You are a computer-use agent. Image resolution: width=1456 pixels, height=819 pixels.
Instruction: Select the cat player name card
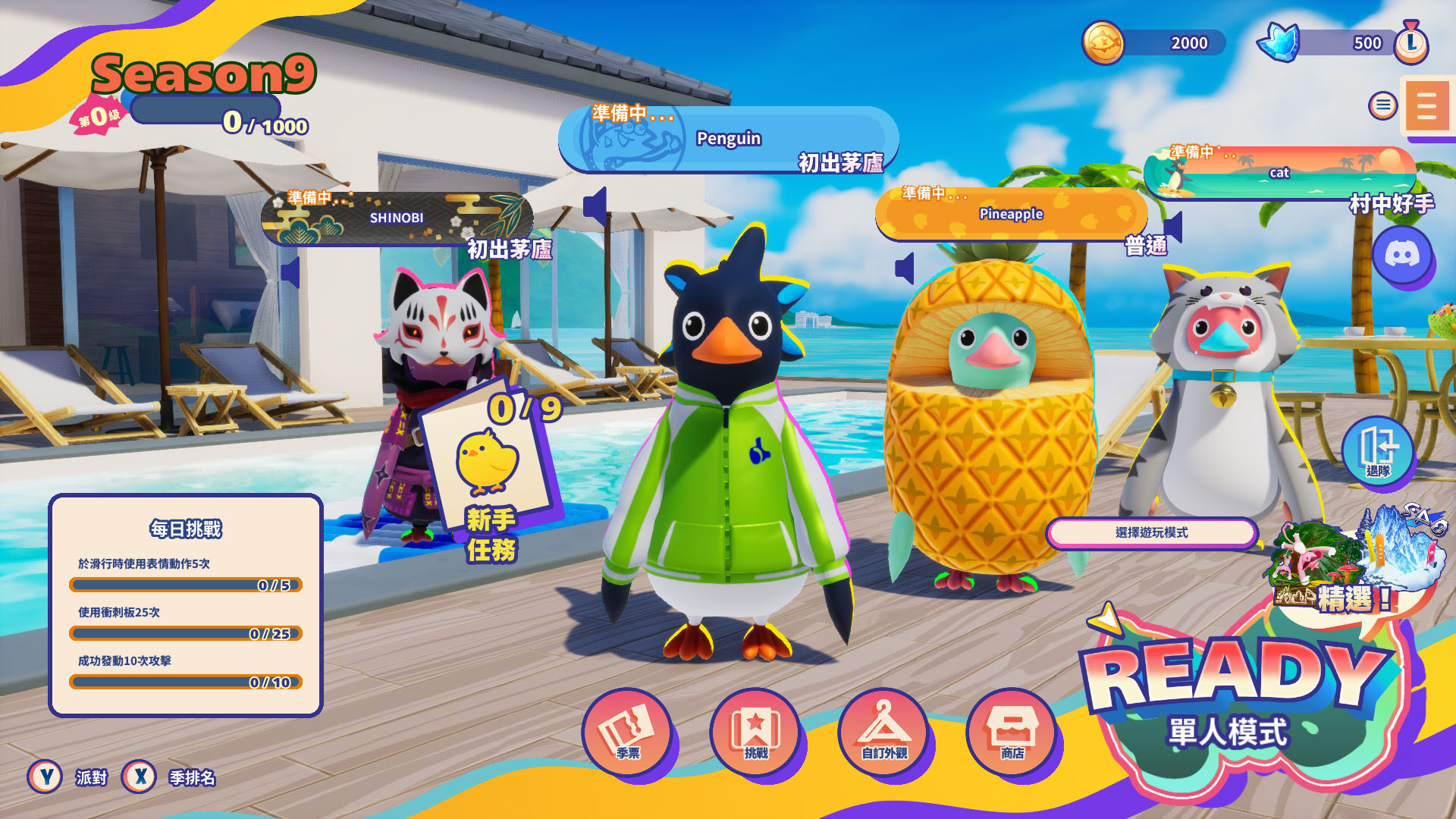(1279, 173)
